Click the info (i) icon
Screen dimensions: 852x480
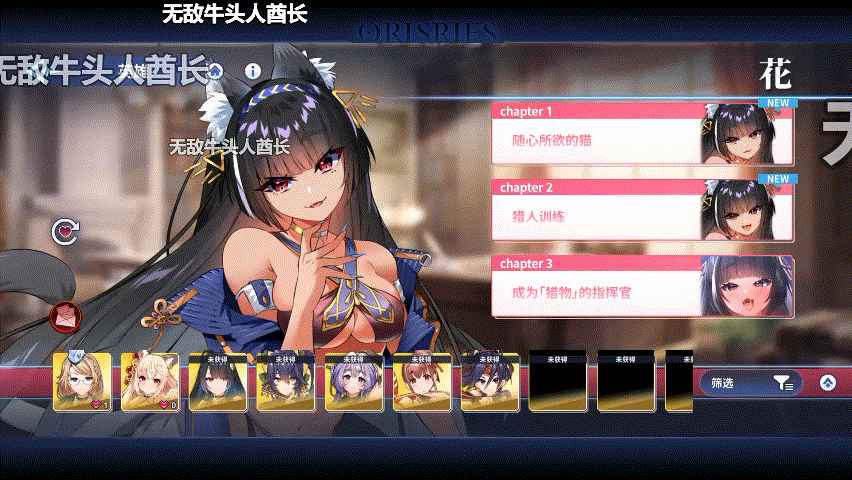click(x=252, y=71)
